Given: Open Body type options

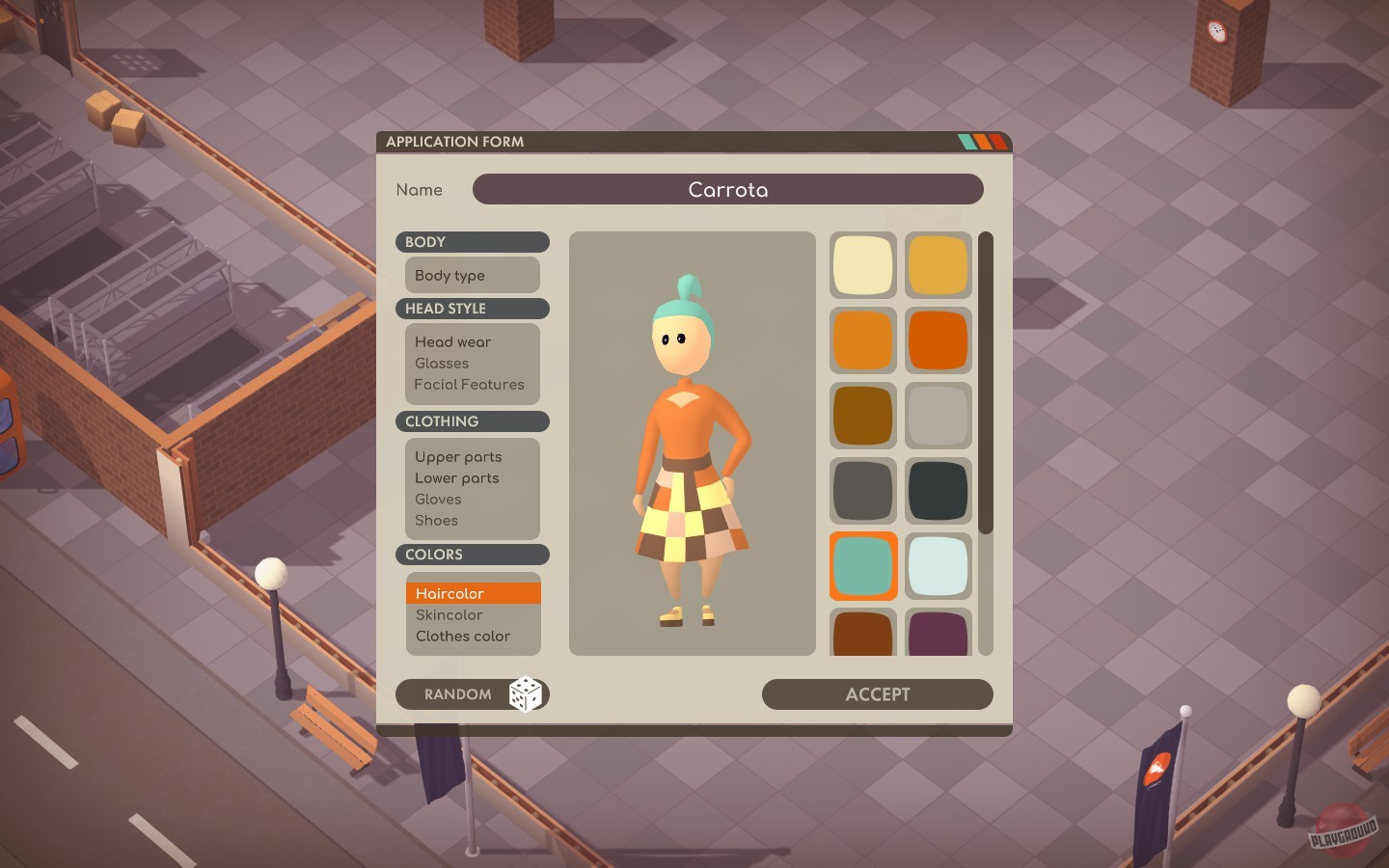Looking at the screenshot, I should click(x=449, y=275).
